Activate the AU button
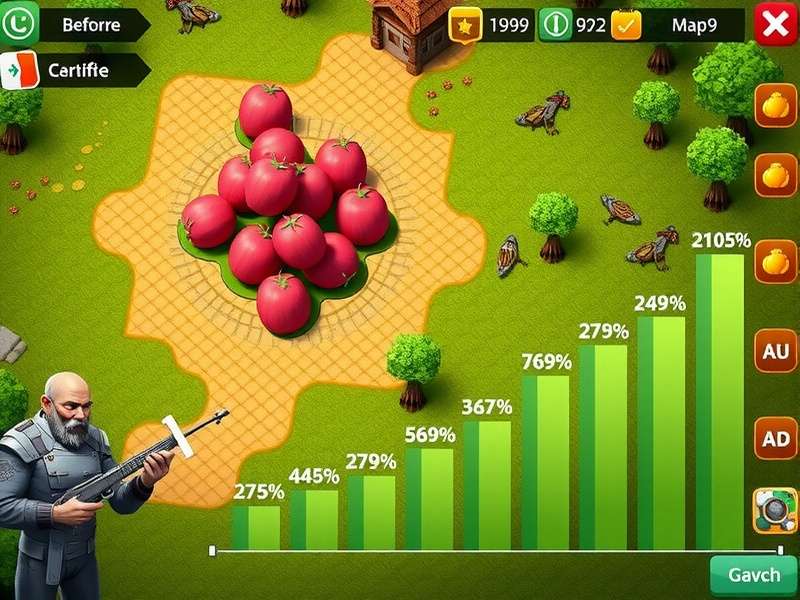800x600 pixels. [x=775, y=351]
